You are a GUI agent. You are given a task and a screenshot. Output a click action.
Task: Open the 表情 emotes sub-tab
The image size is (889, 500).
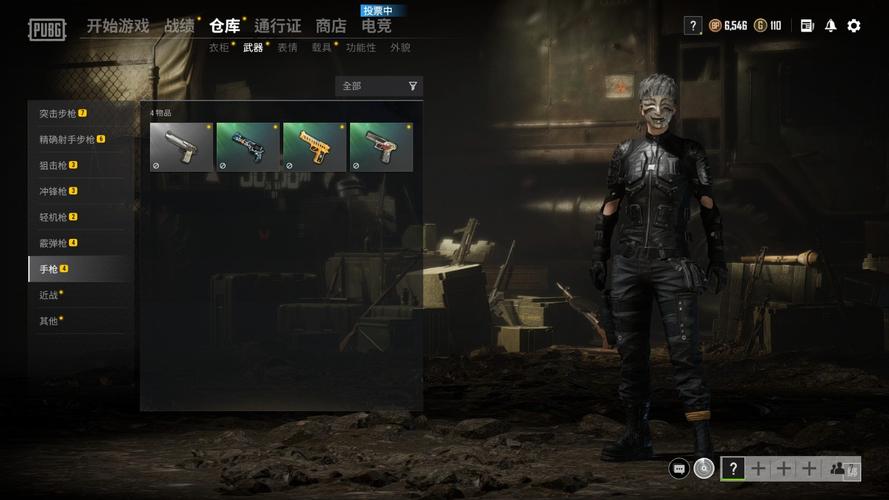click(x=287, y=47)
